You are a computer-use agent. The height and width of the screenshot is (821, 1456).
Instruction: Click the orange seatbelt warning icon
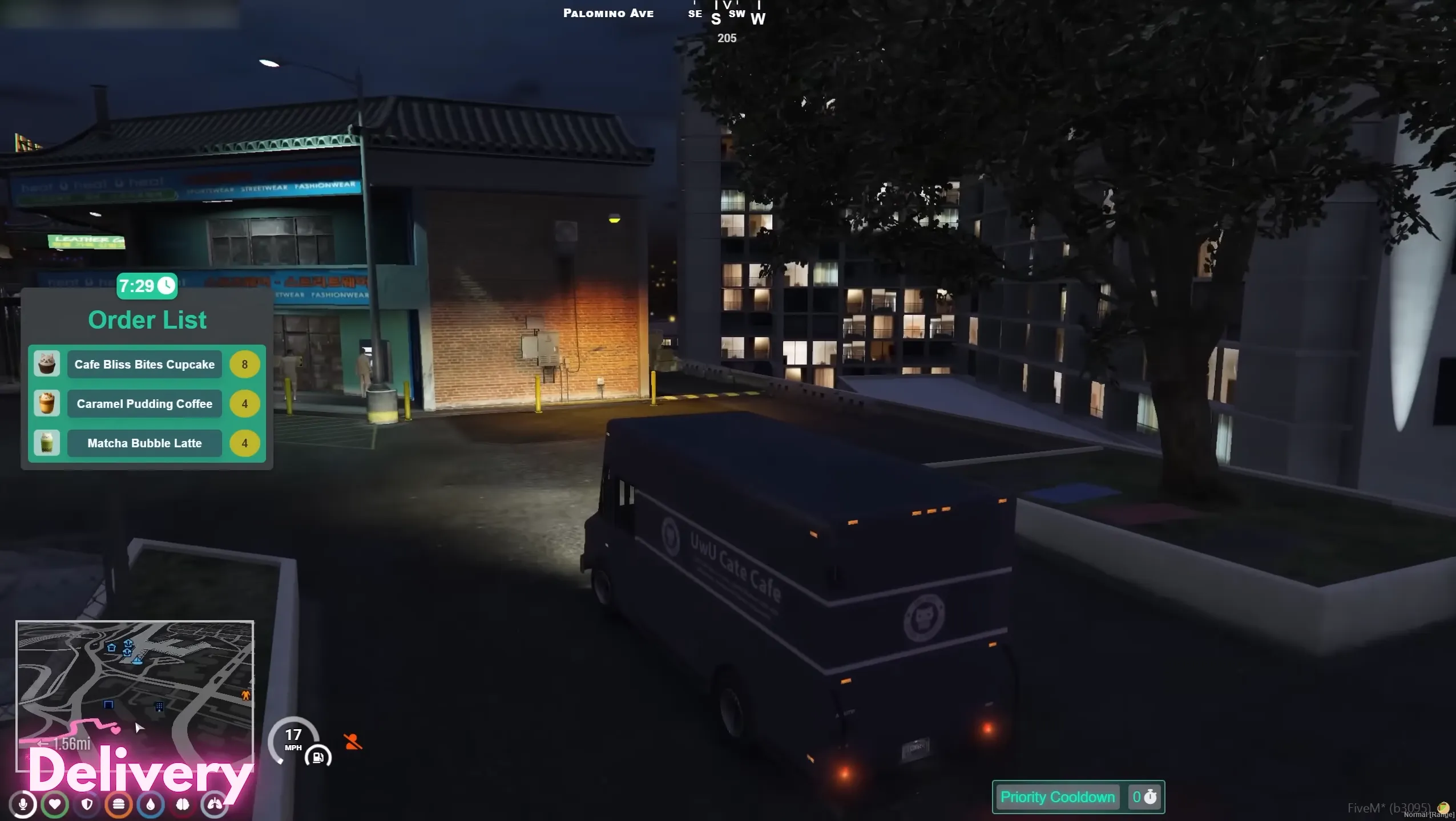(x=354, y=741)
